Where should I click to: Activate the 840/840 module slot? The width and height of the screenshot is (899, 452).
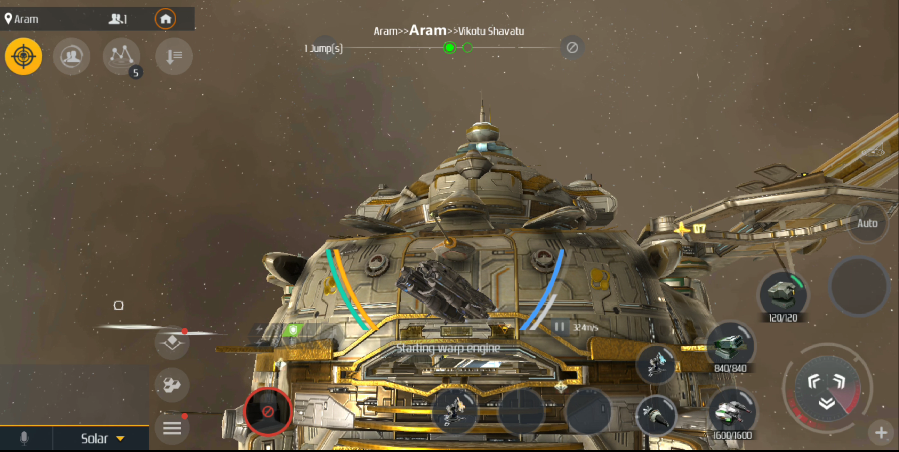731,345
